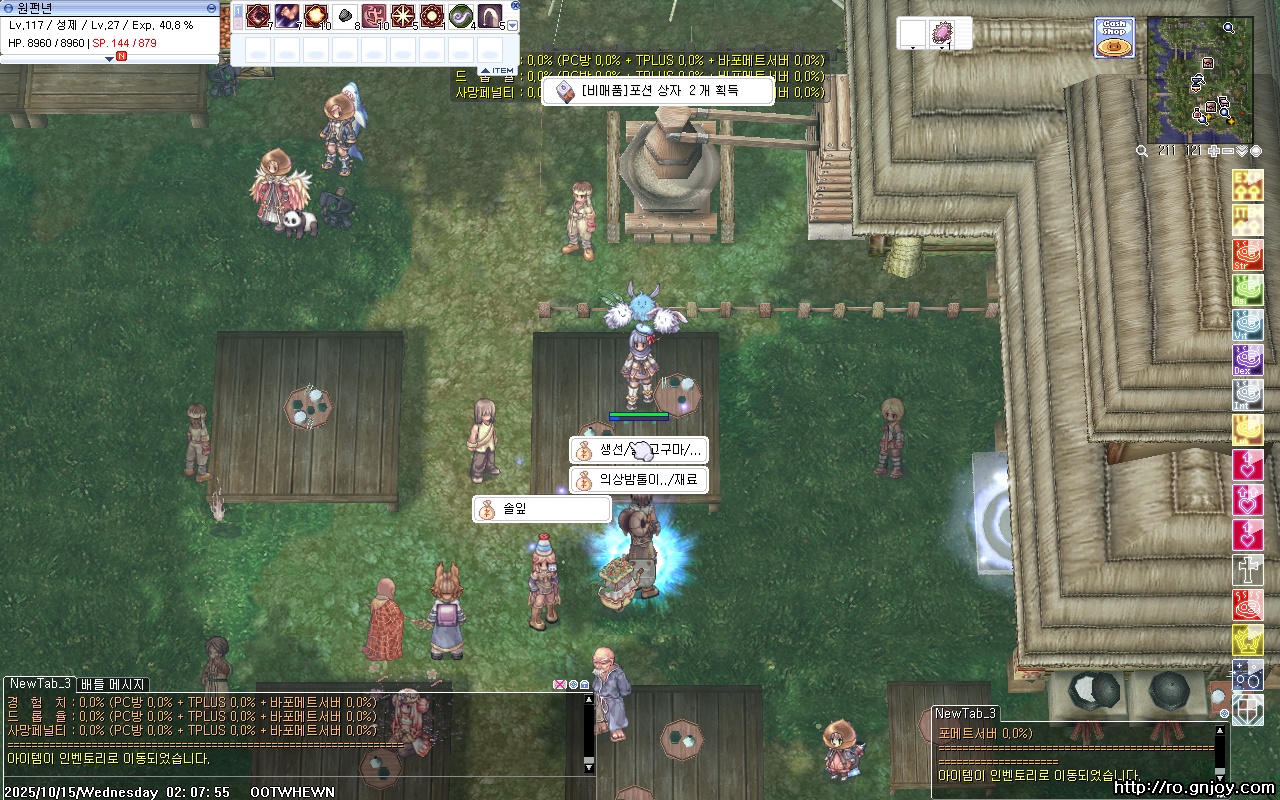Viewport: 1280px width, 800px height.
Task: Click the Str buff icon
Action: click(1247, 255)
